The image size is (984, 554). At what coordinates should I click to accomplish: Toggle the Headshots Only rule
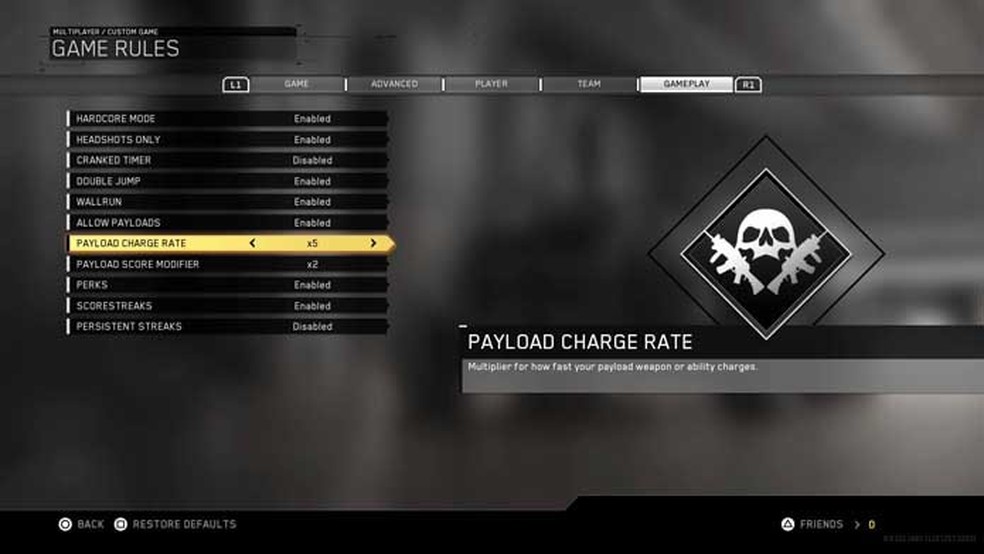228,140
